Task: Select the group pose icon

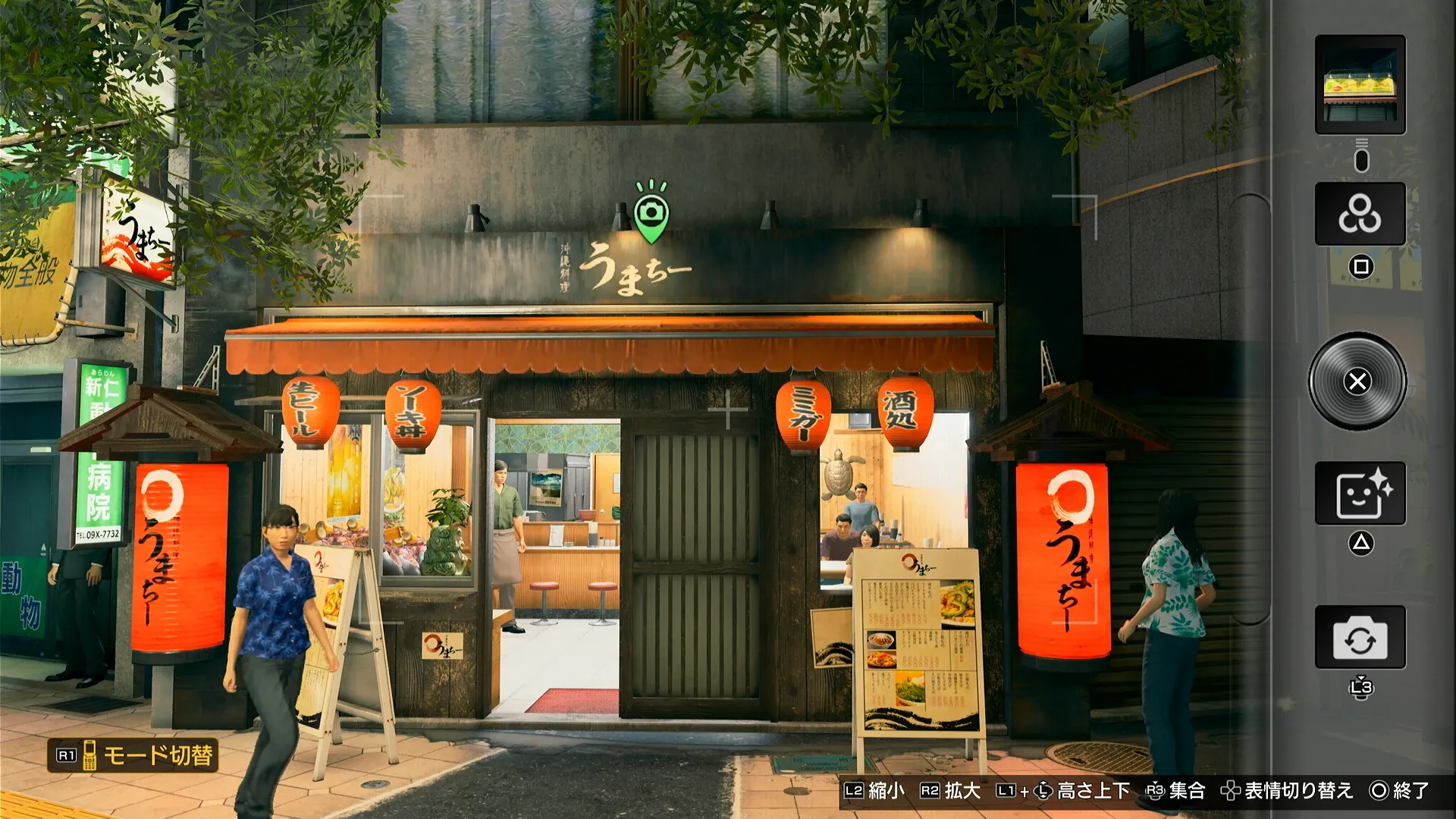Action: click(x=1360, y=215)
